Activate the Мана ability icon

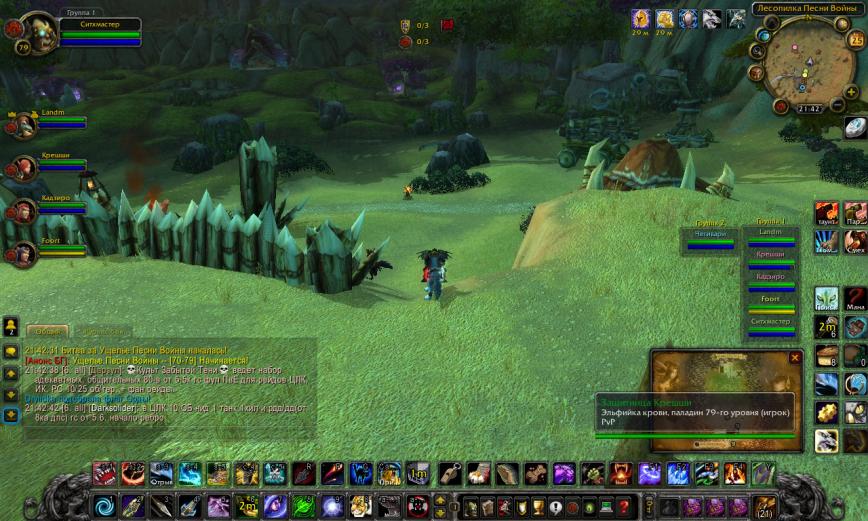point(855,299)
